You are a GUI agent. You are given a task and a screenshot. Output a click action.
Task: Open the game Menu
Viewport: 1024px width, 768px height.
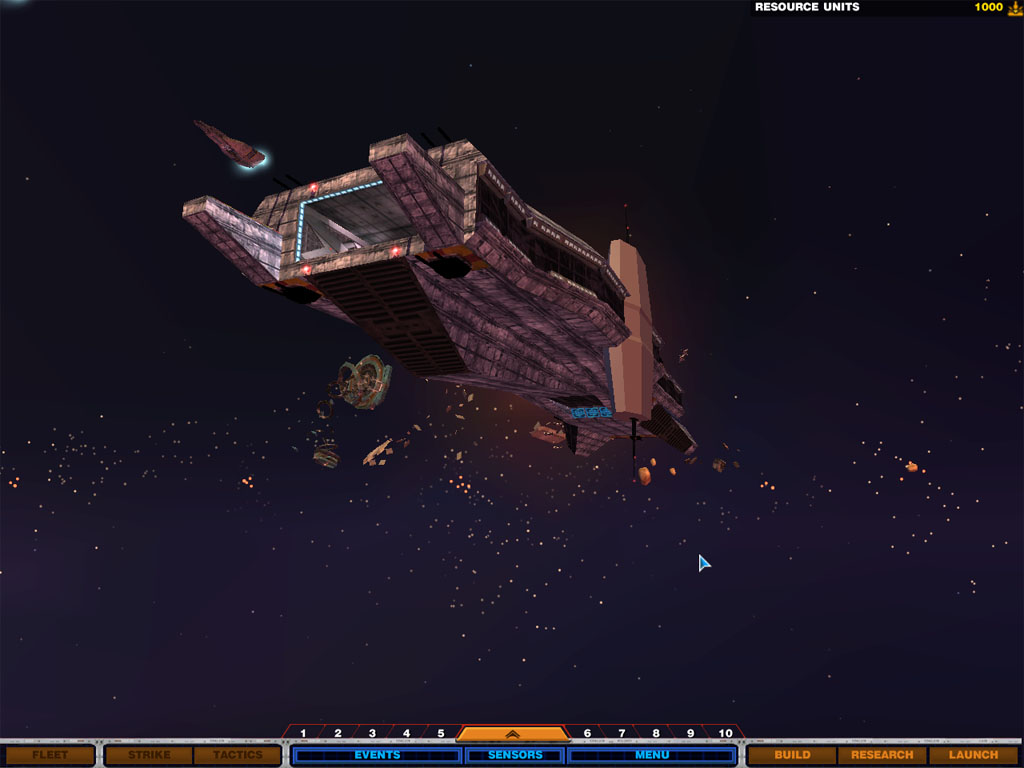coord(652,755)
